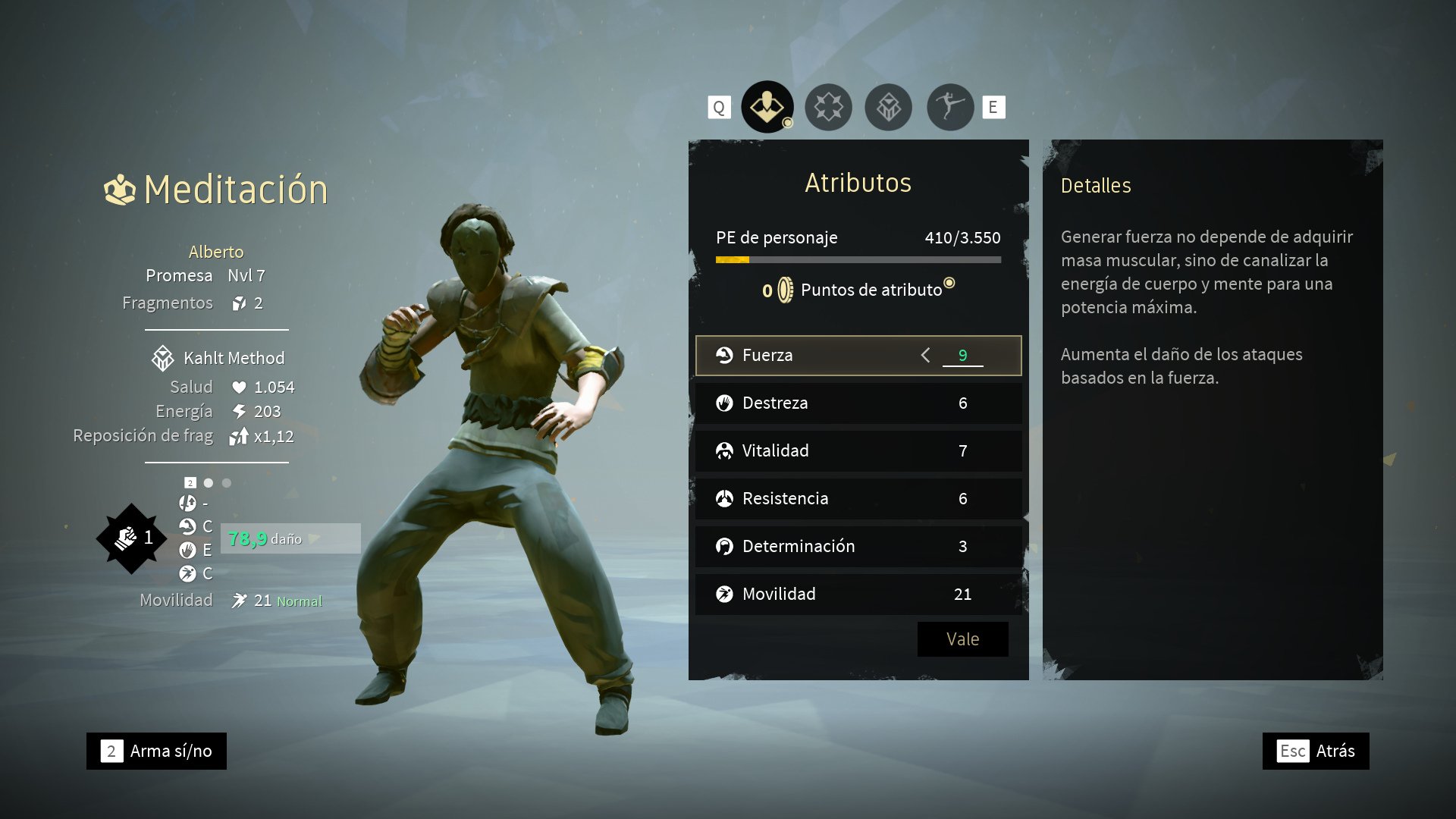Viewport: 1456px width, 819px height.
Task: Click the Fuerza attribute hand icon
Action: pyautogui.click(x=726, y=355)
